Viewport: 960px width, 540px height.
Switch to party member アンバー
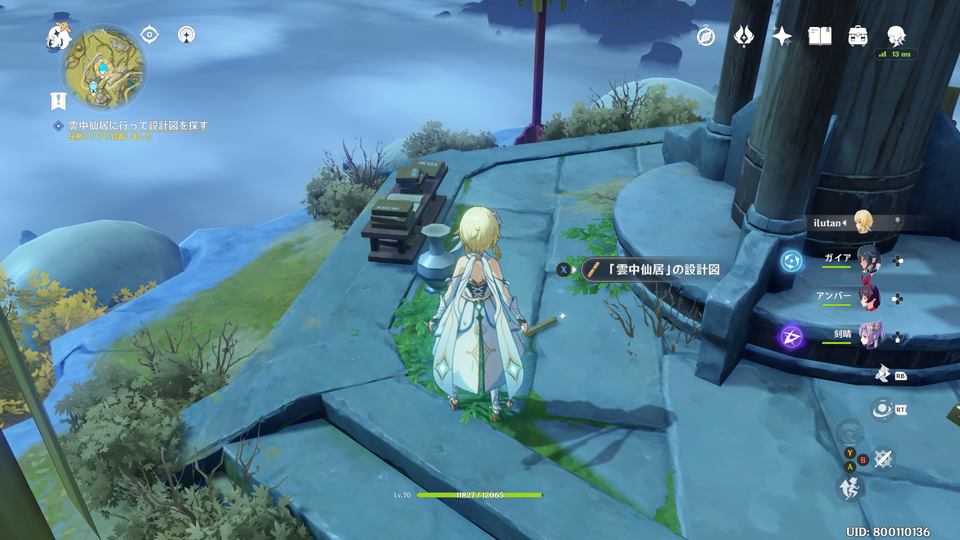(x=868, y=298)
